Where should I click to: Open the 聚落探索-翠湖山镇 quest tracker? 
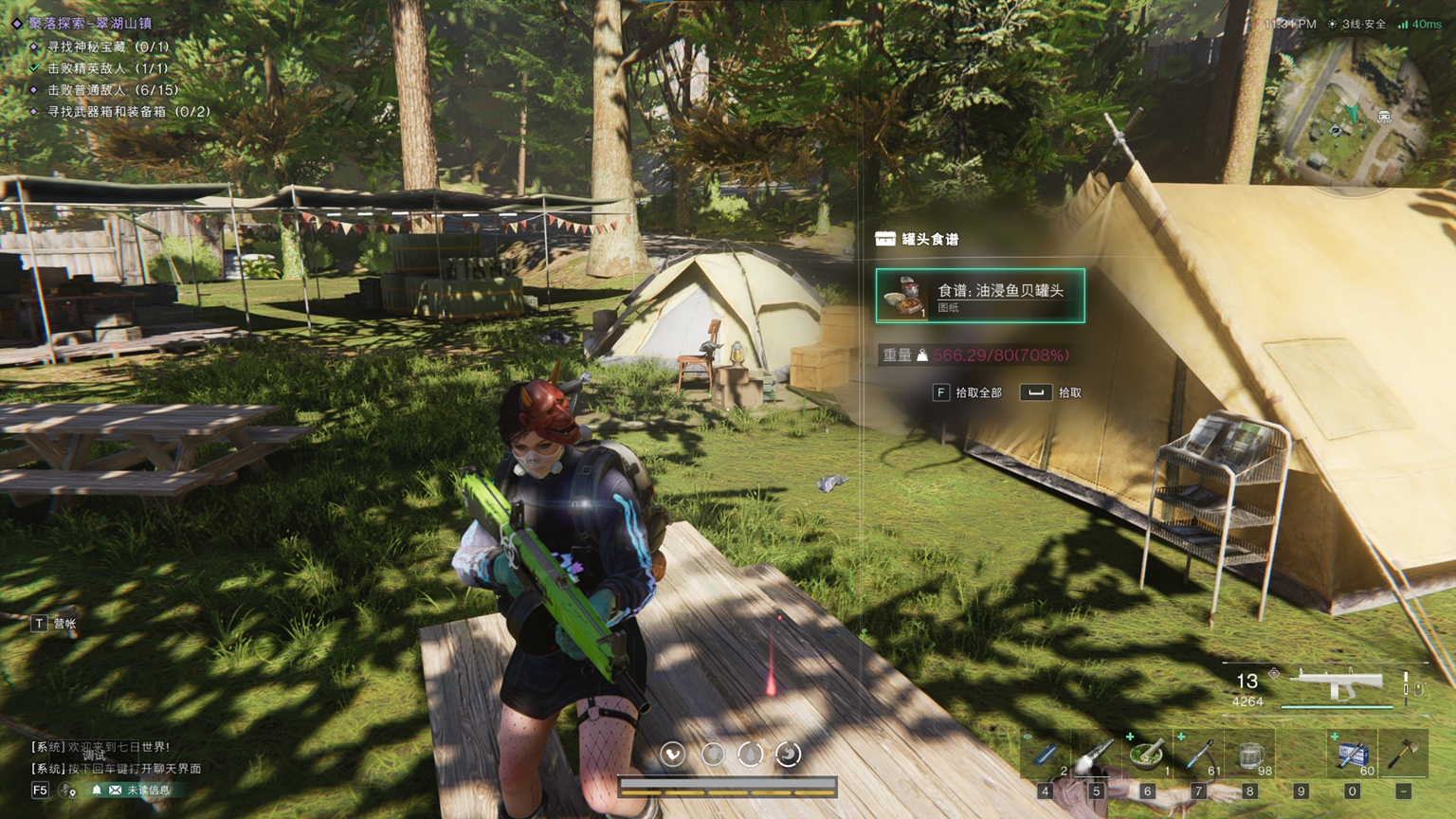coord(90,24)
